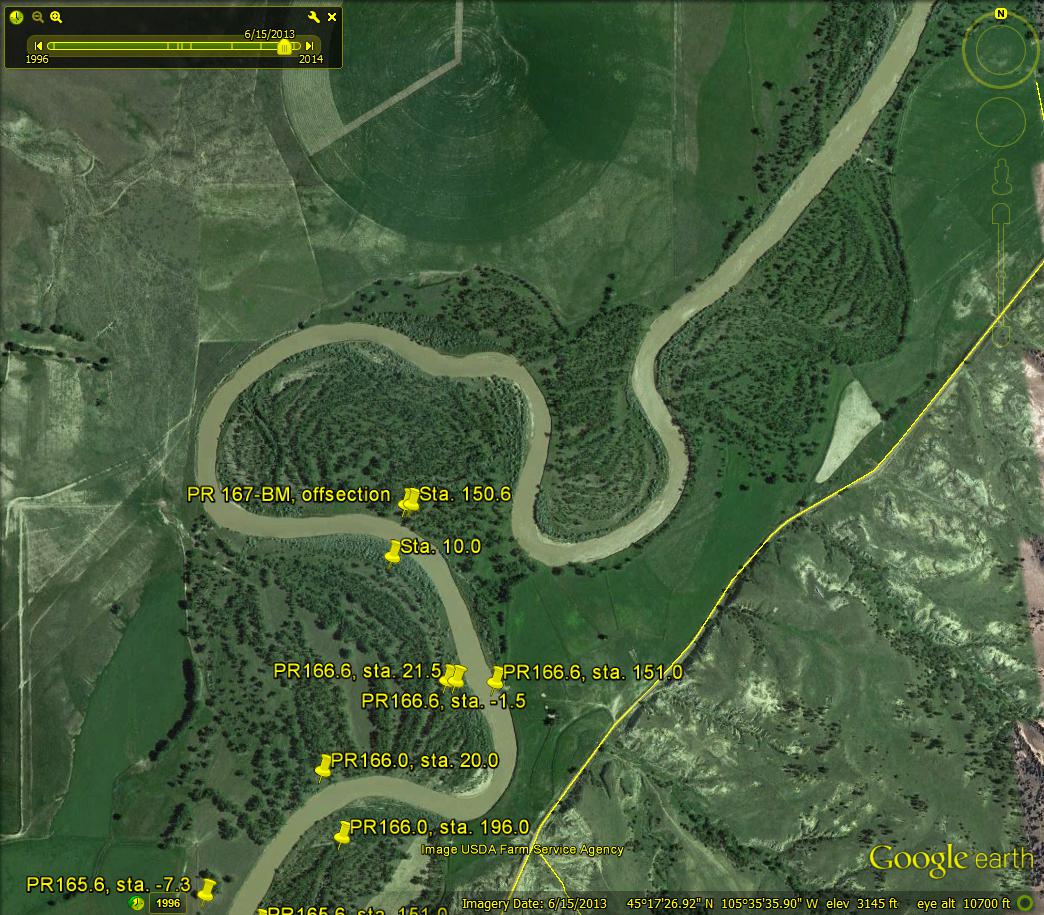Zoom out the time slider range
The height and width of the screenshot is (915, 1044).
pos(37,17)
